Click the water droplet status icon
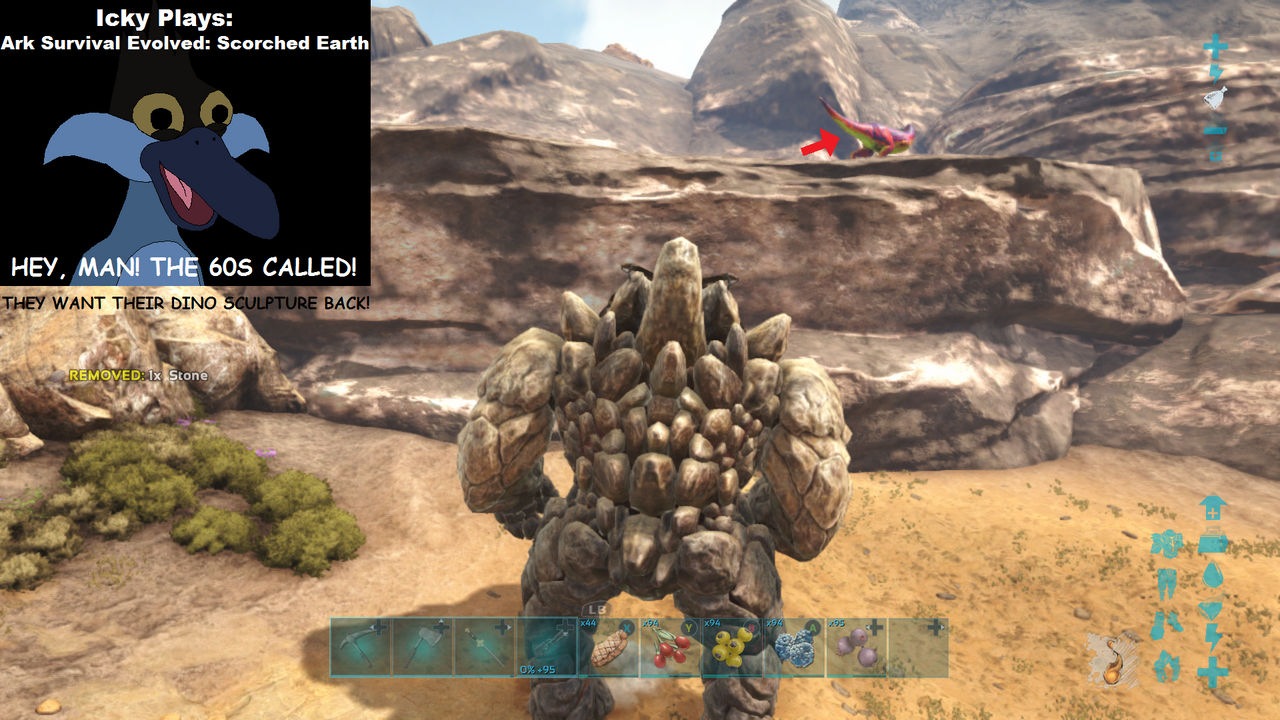Screen dimensions: 1280x720 (1212, 573)
